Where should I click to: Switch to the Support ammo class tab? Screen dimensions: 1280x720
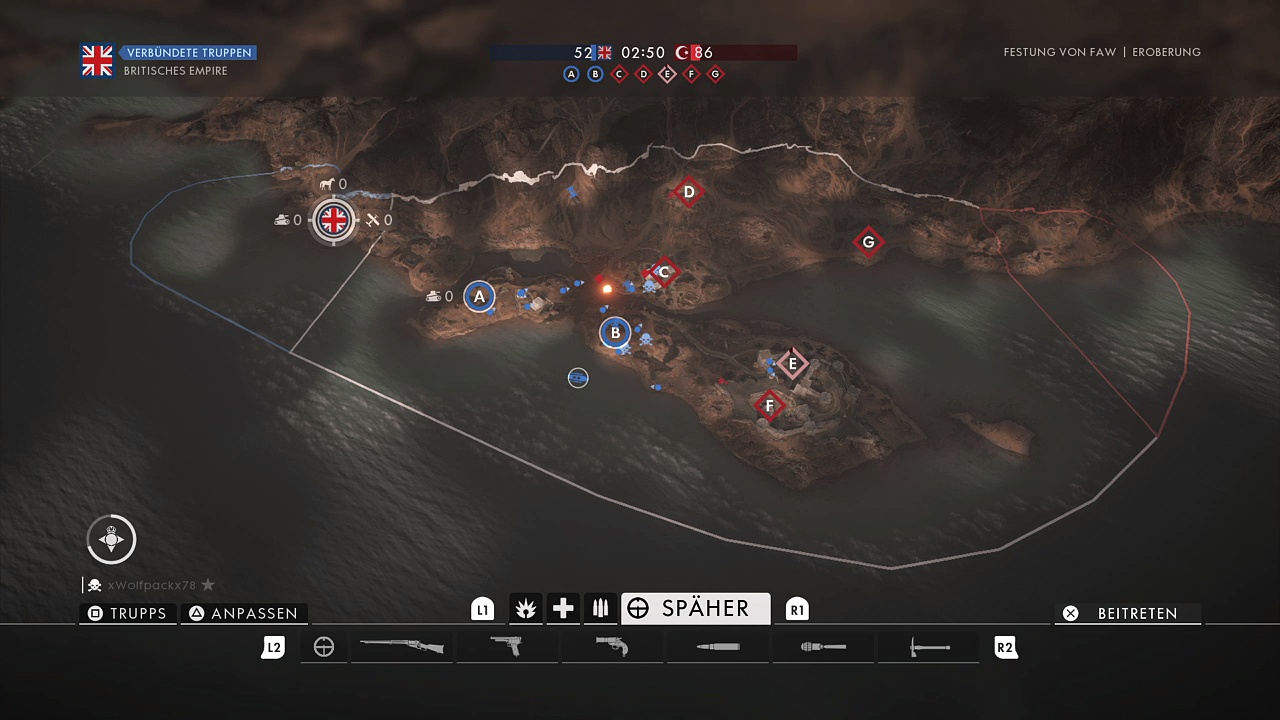pos(600,608)
